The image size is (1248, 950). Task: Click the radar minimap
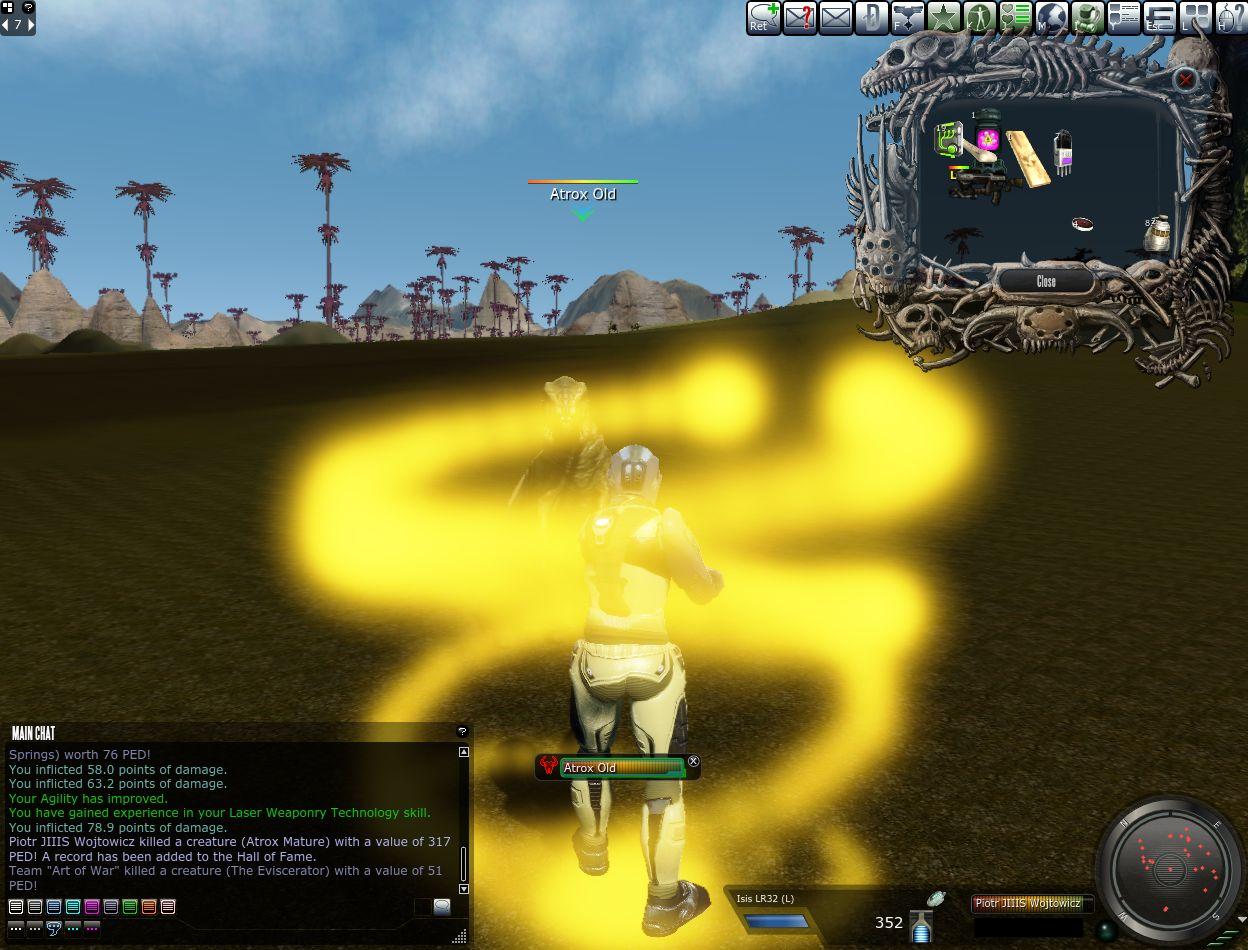click(1170, 868)
